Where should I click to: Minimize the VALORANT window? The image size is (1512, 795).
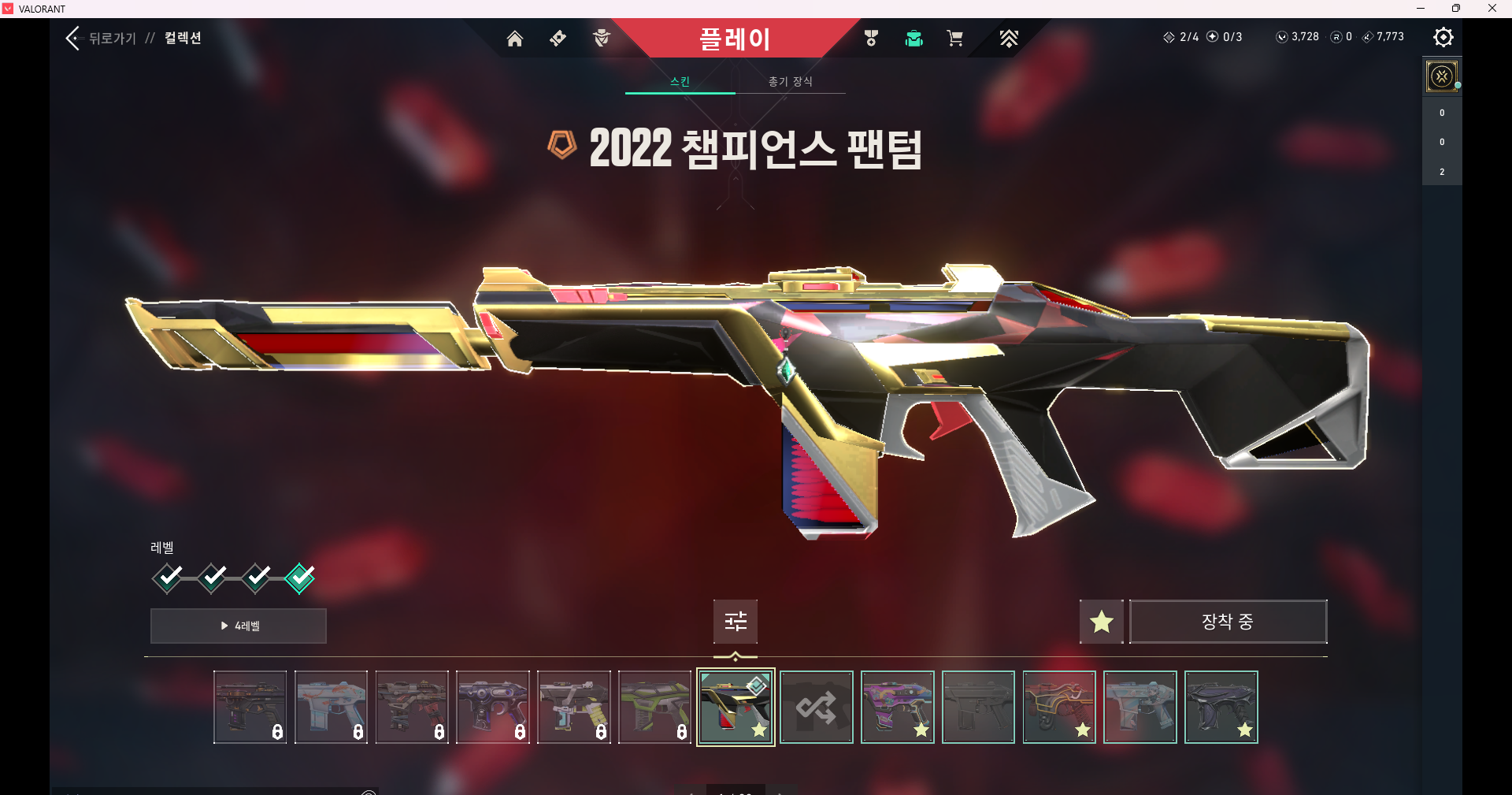1421,9
